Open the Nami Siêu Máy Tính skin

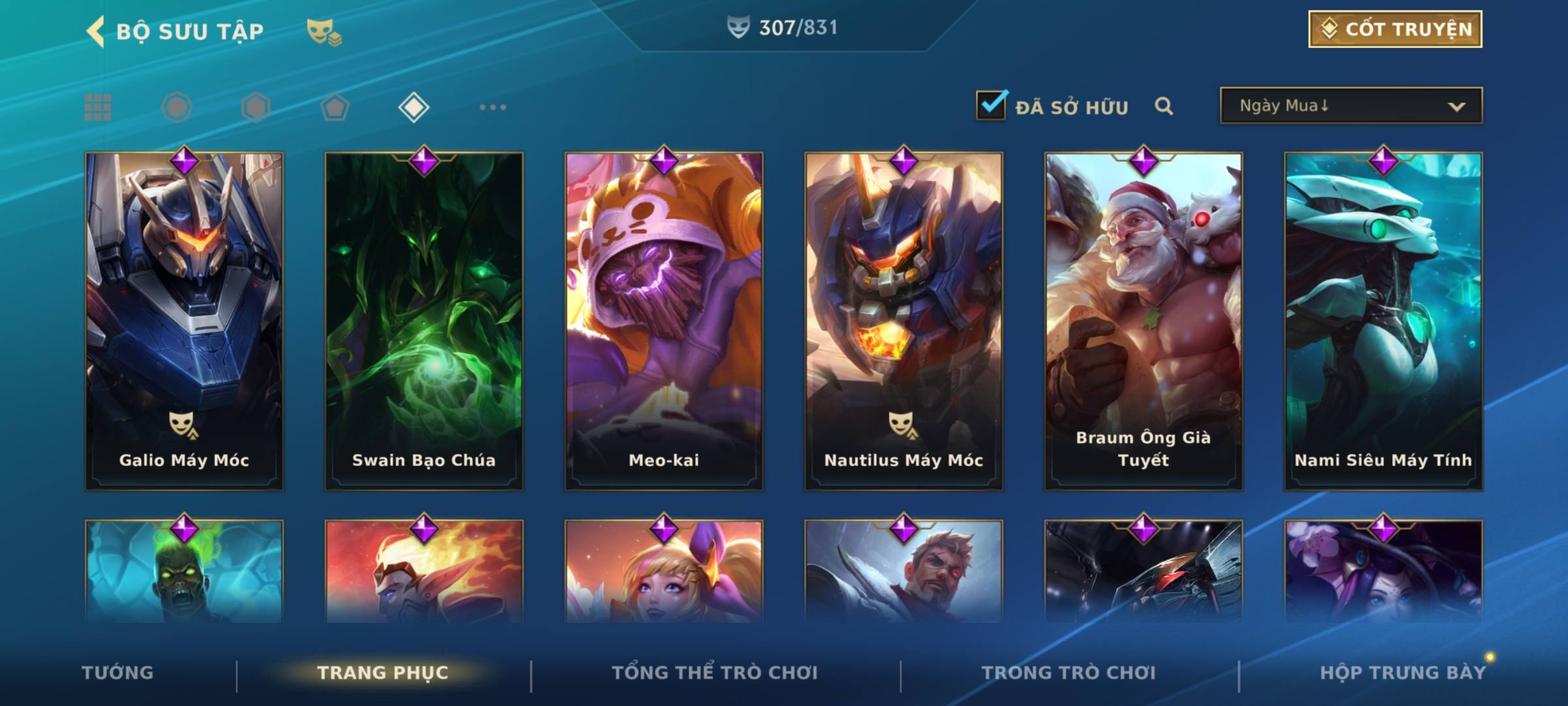(x=1383, y=320)
